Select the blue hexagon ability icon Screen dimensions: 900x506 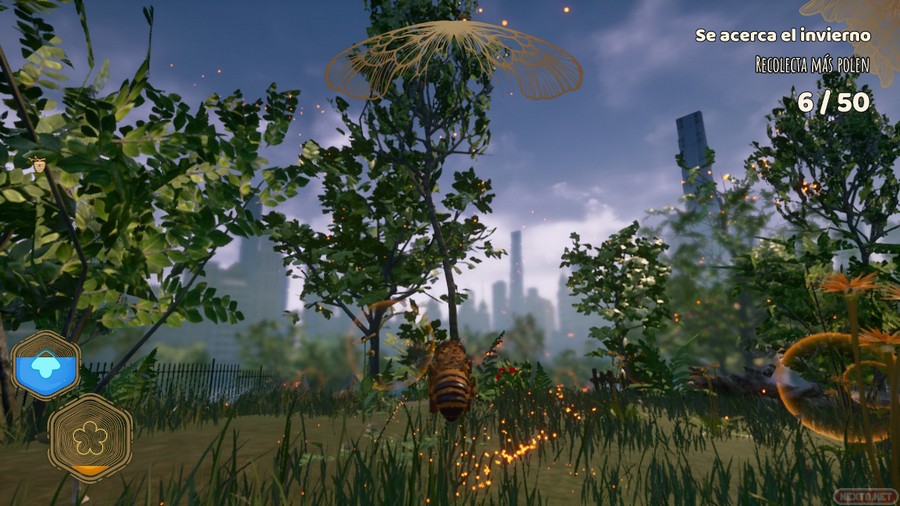tap(45, 366)
